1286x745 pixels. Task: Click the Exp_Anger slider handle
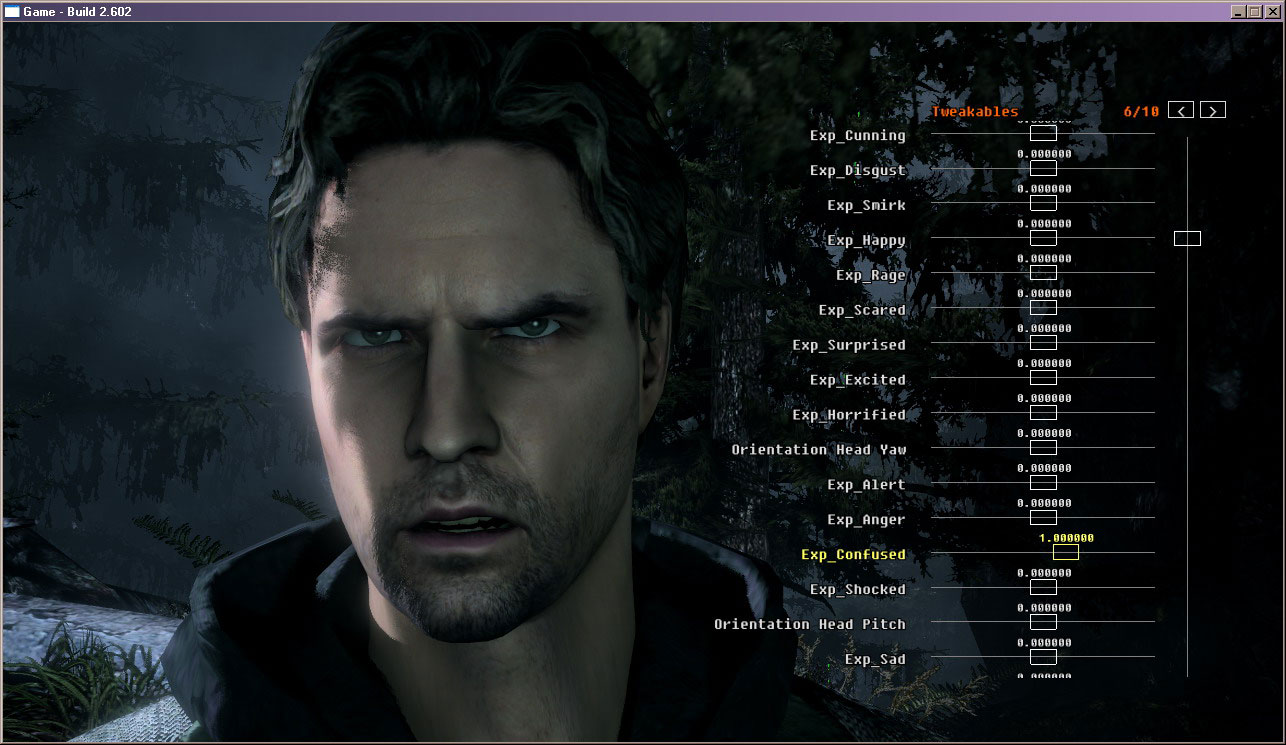(1043, 518)
